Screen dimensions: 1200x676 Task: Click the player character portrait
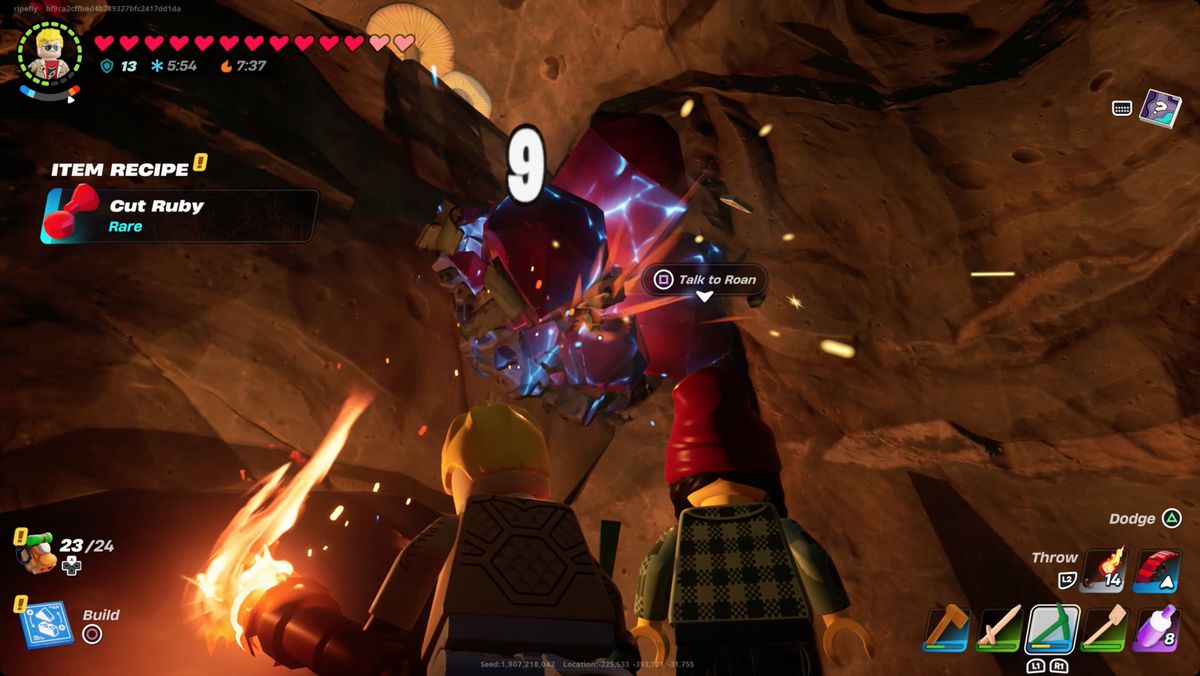(x=49, y=54)
